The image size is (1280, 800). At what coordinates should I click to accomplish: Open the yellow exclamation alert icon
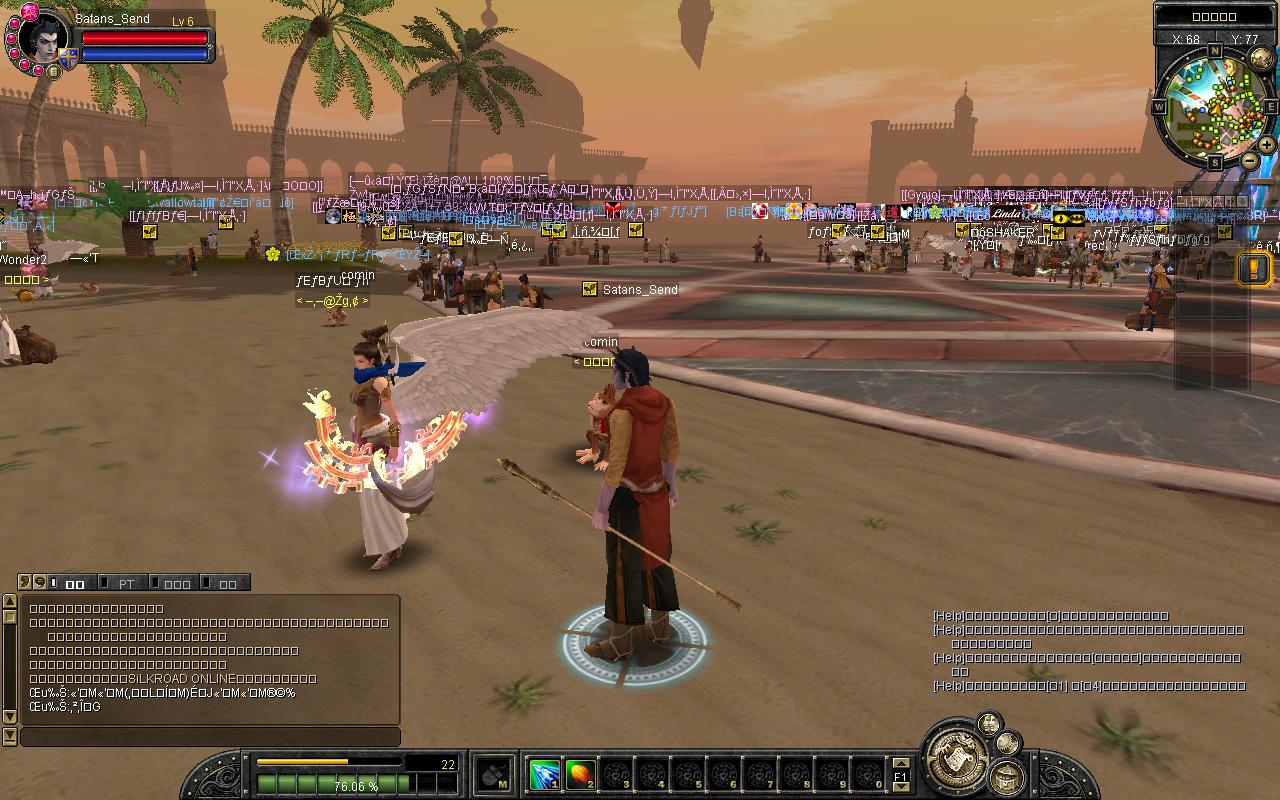coord(1253,269)
